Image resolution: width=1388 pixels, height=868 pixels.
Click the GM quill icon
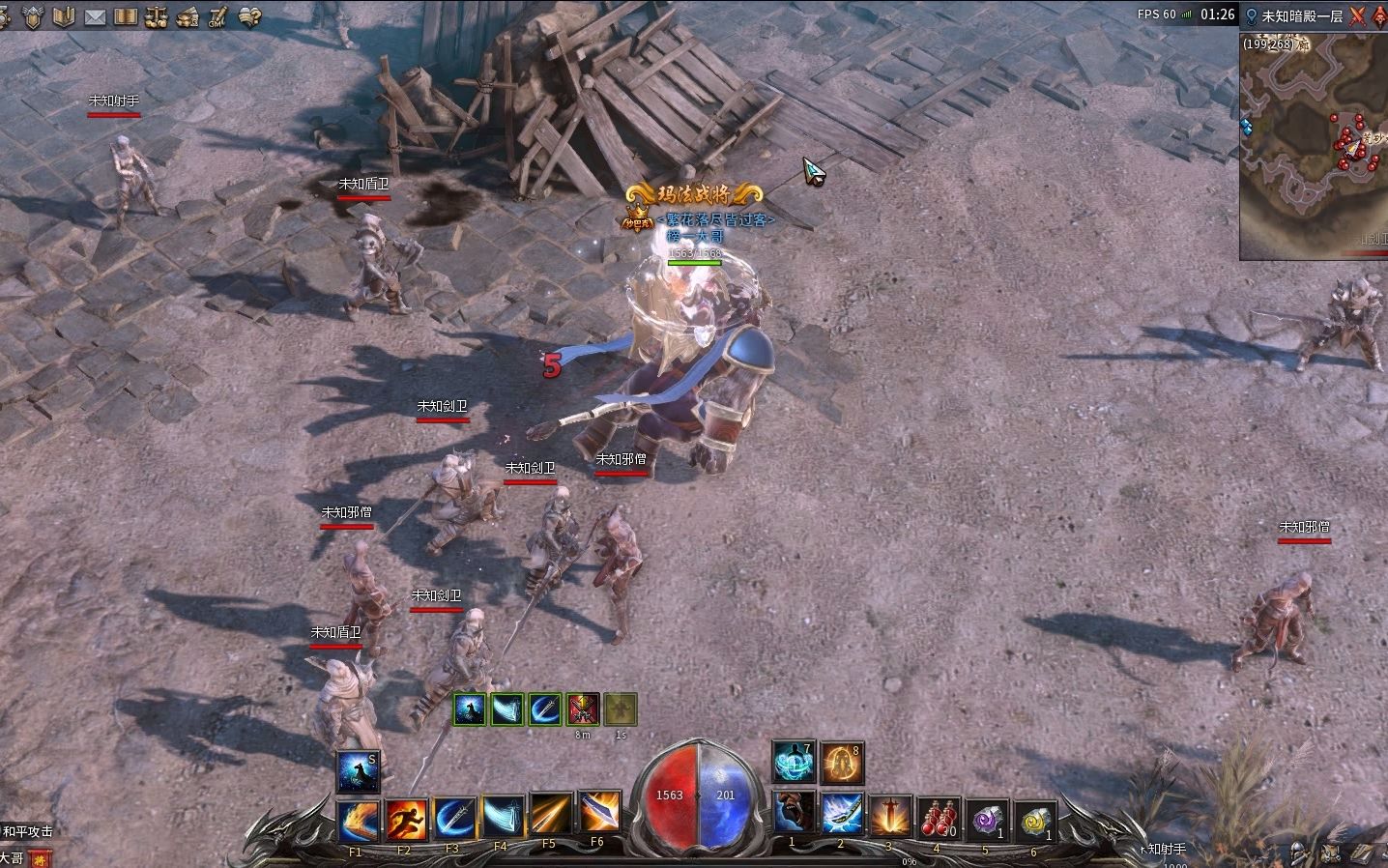tap(218, 16)
